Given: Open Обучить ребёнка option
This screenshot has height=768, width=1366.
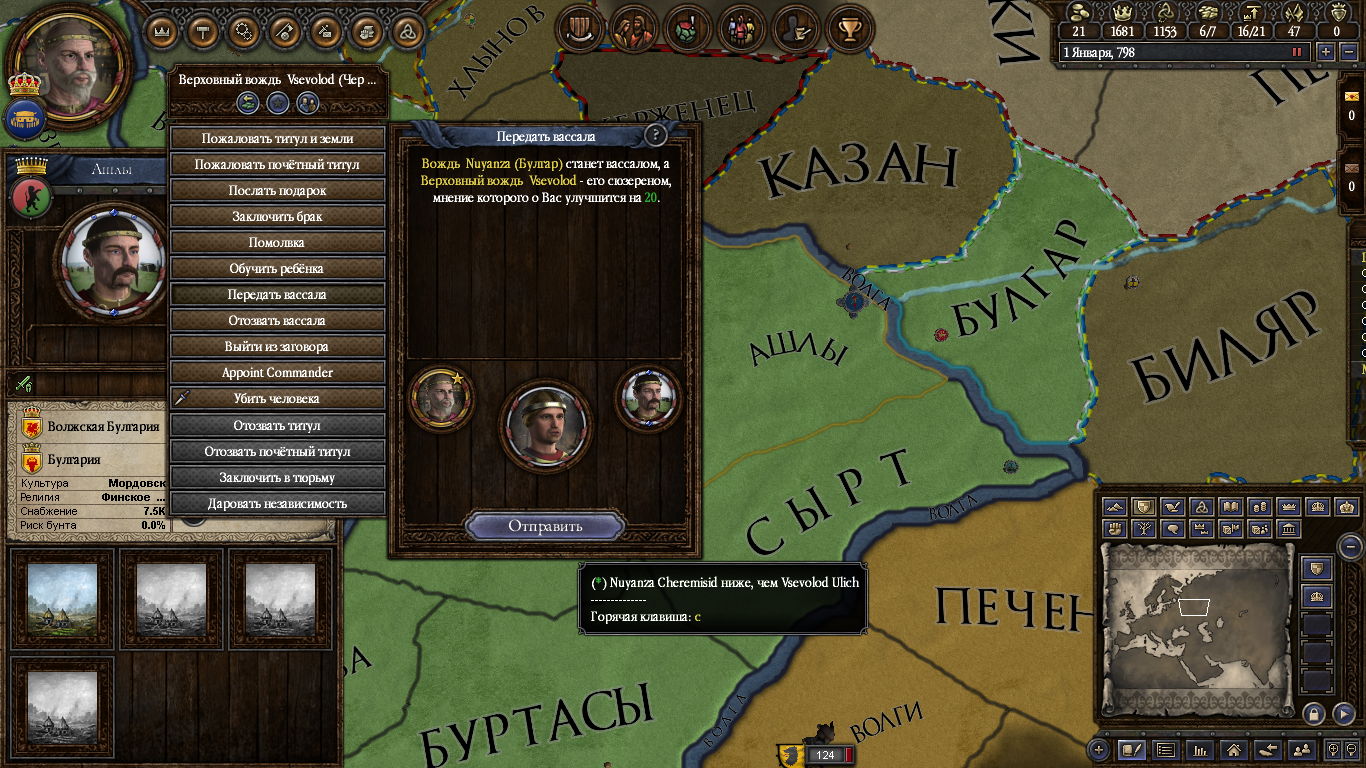Looking at the screenshot, I should pos(277,268).
